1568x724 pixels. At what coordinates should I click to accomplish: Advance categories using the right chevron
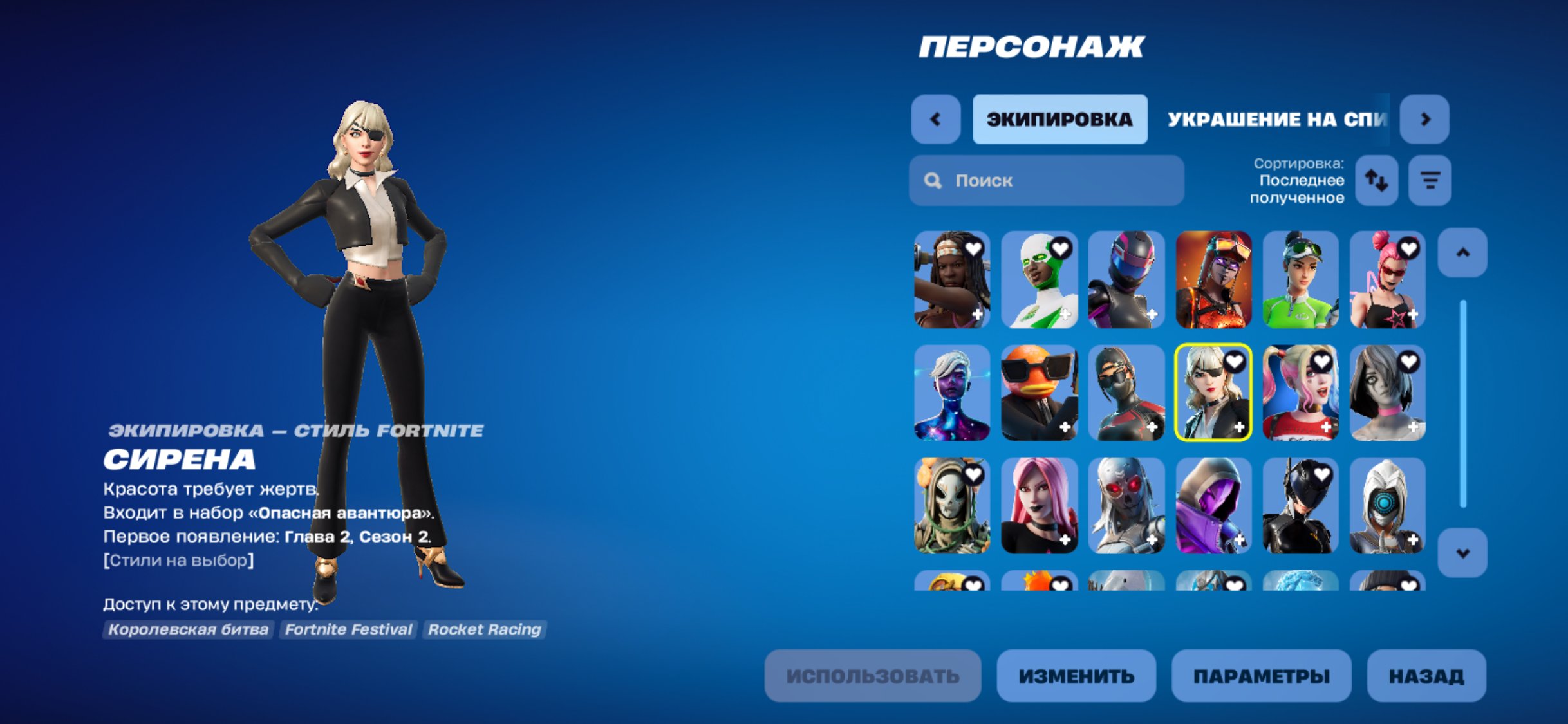point(1426,120)
